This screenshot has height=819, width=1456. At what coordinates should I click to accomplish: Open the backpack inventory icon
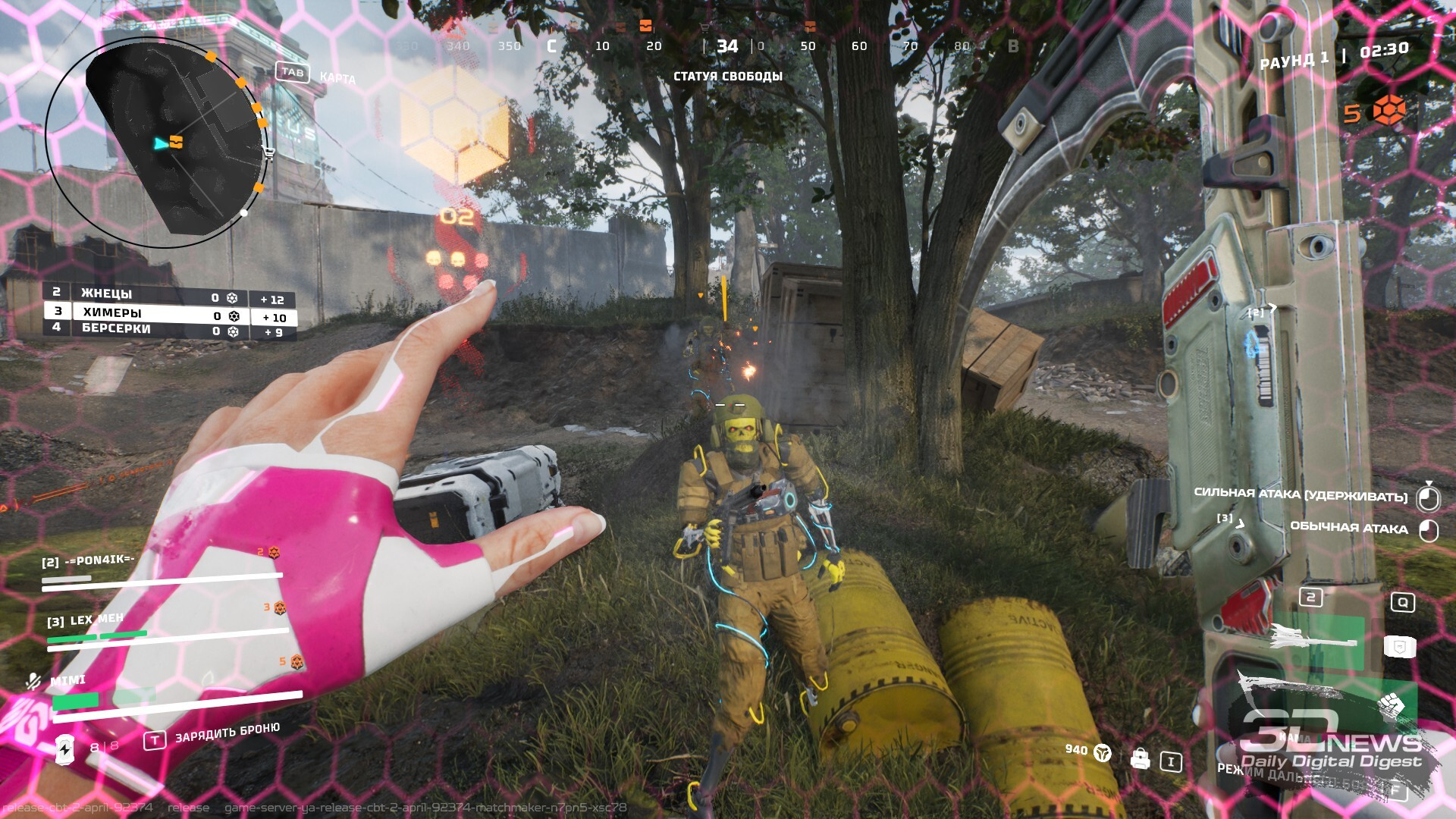pos(1140,758)
